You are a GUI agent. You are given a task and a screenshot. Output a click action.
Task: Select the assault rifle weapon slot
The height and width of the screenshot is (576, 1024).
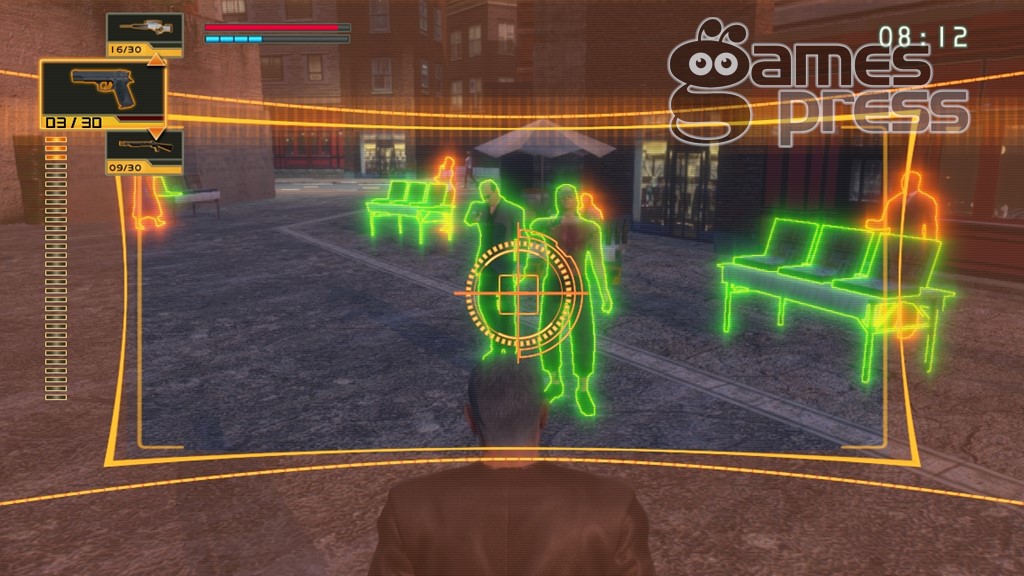[x=144, y=29]
